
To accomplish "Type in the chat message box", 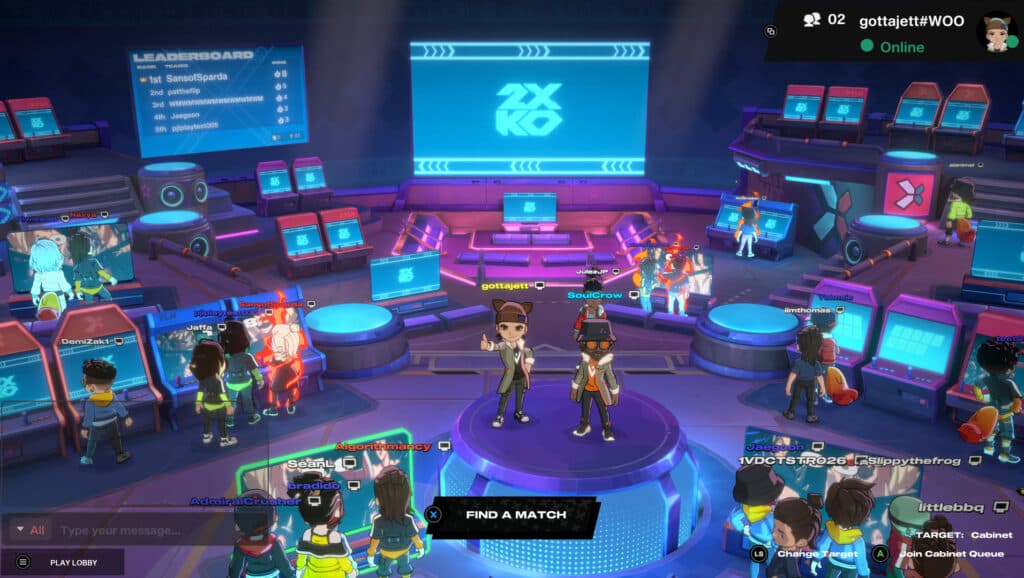I will 150,530.
